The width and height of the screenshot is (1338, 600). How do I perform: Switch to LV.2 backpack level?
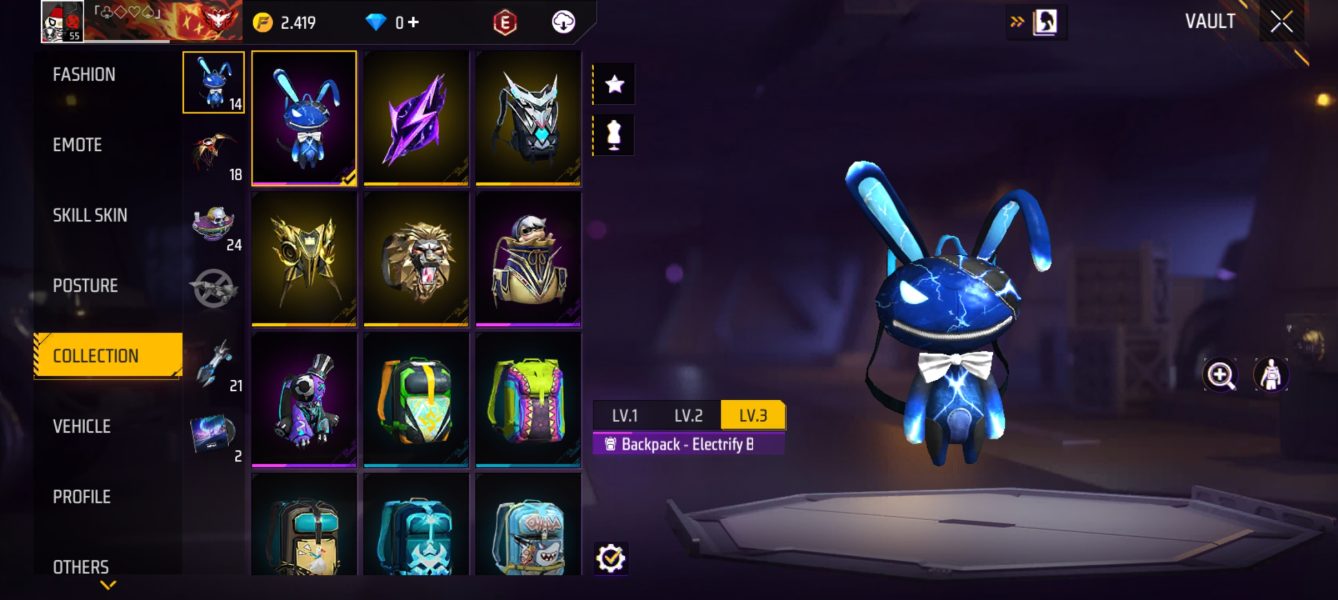click(688, 416)
